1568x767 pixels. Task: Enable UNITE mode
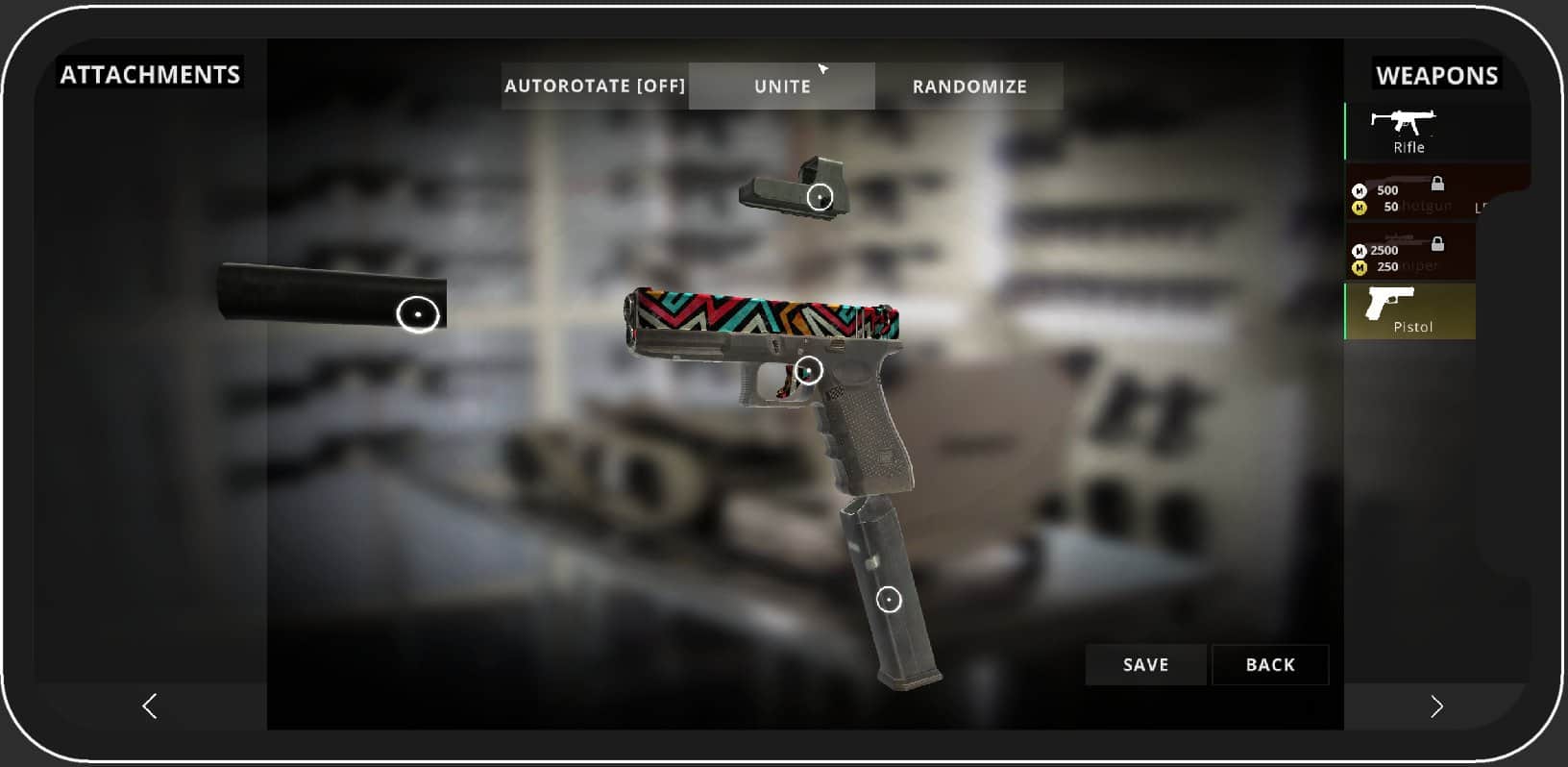point(781,86)
